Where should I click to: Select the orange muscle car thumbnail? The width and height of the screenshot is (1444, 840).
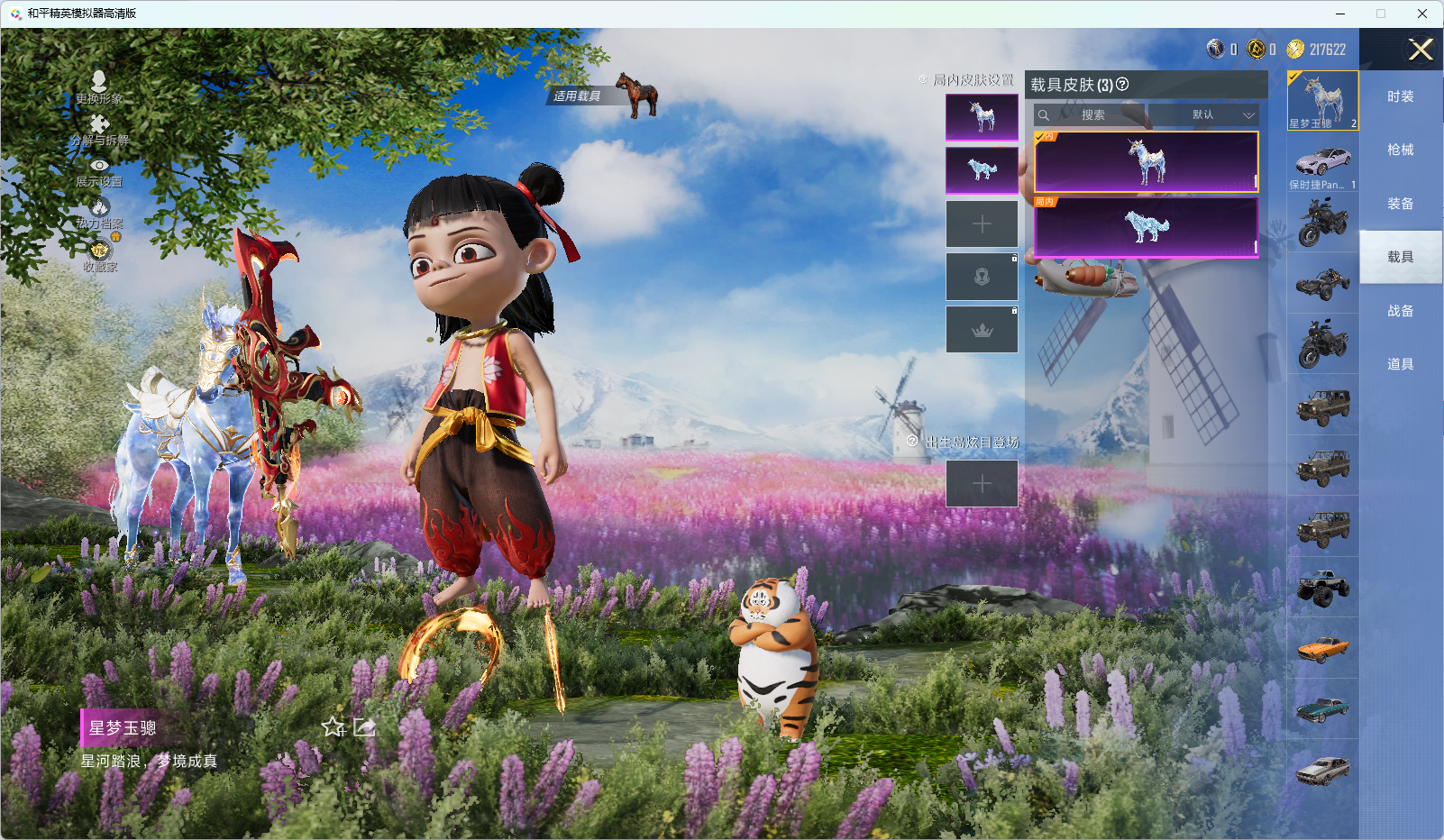1322,648
